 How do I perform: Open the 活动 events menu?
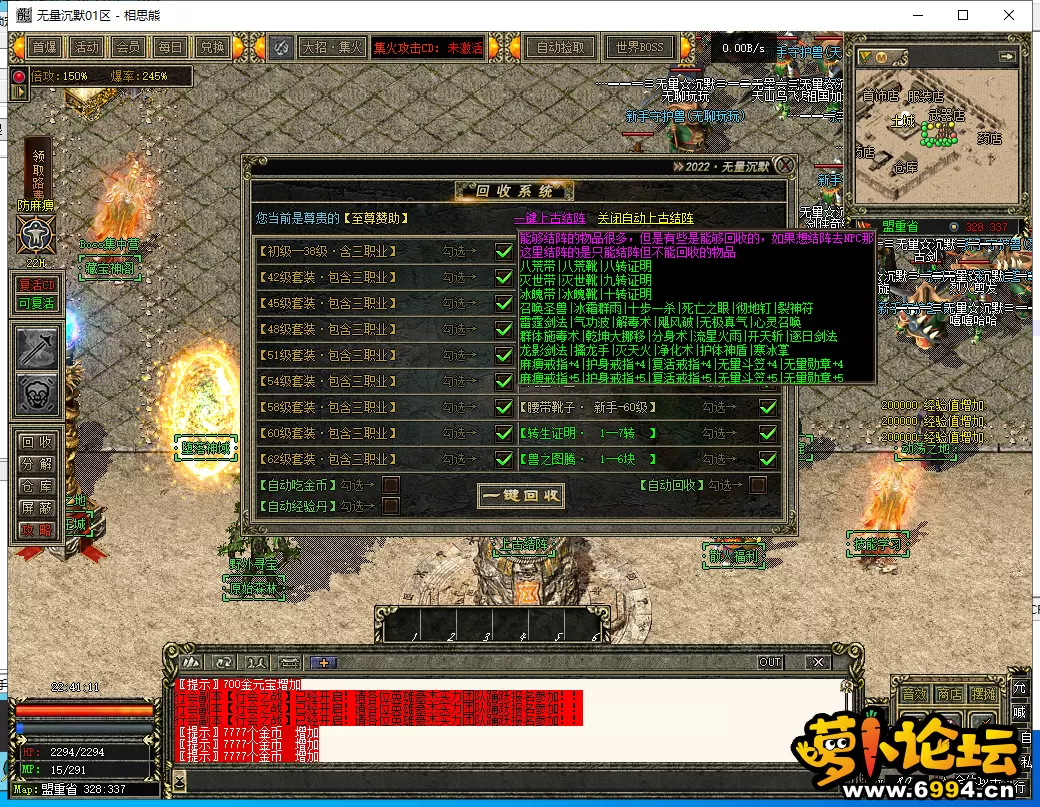click(86, 47)
